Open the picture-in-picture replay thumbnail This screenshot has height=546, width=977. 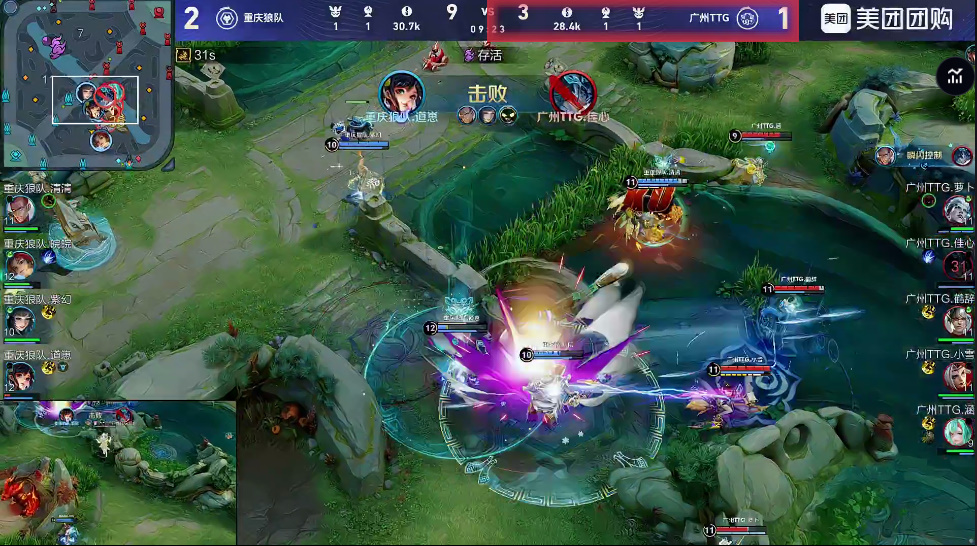pos(118,473)
